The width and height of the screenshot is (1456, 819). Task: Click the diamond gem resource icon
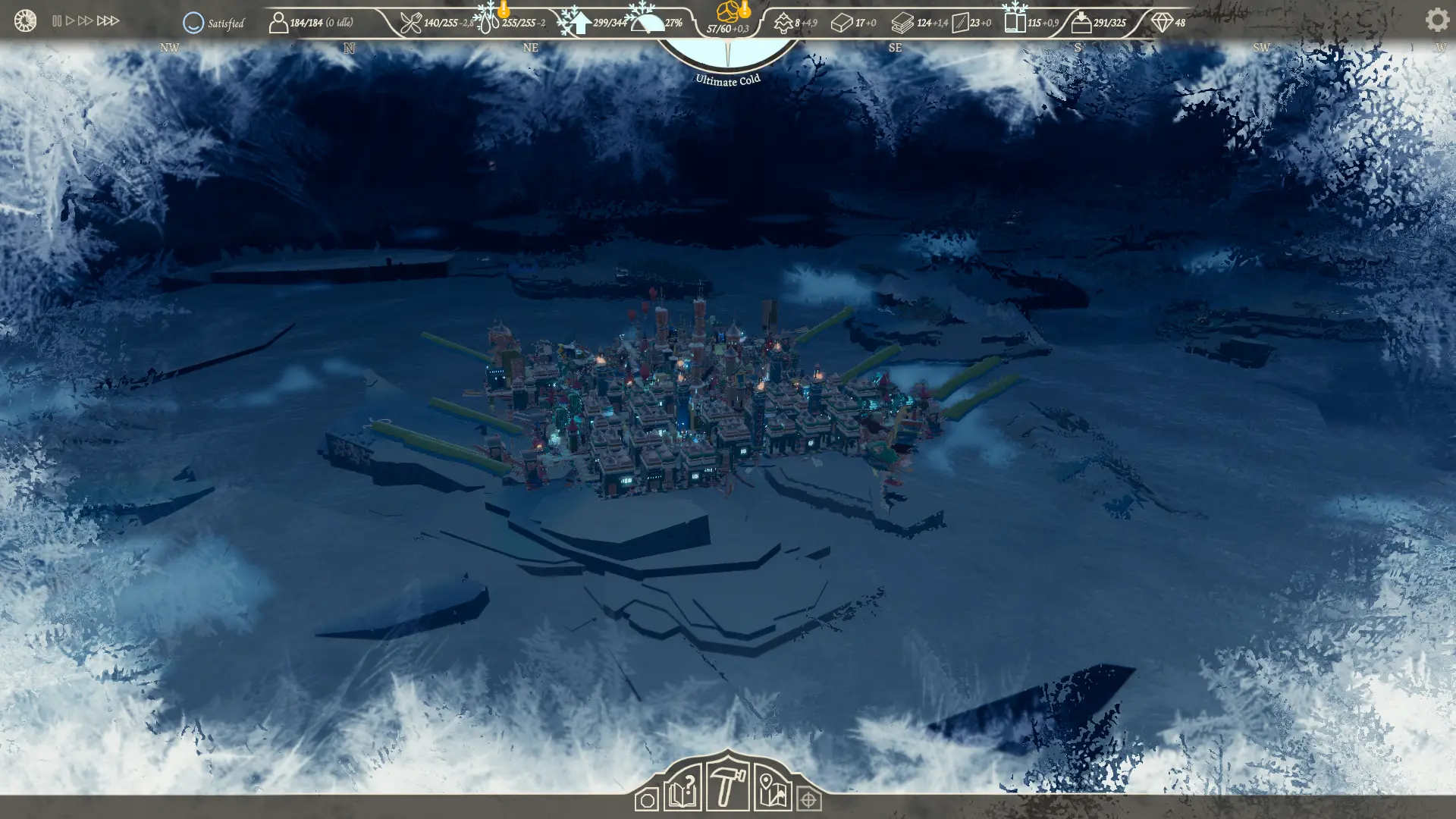tap(1162, 23)
